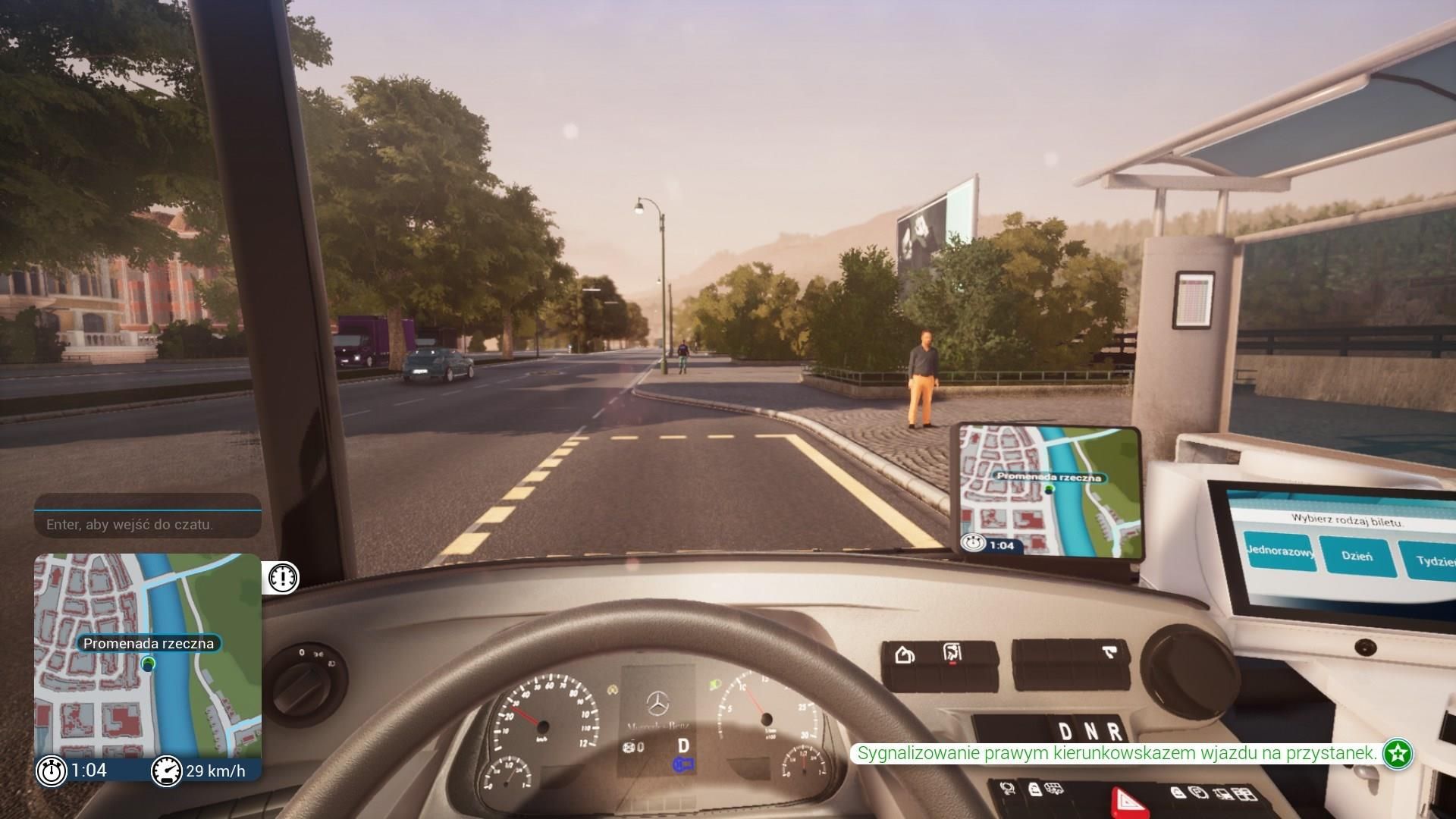Toggle the red hazard lights triangle
Viewport: 1456px width, 819px height.
[1128, 802]
